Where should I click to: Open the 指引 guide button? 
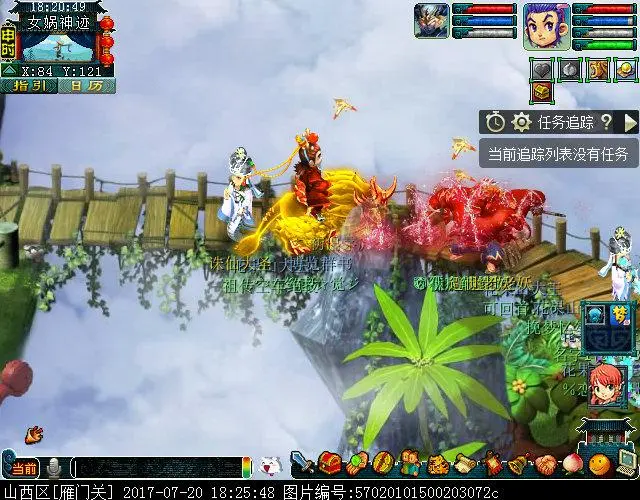tap(29, 86)
